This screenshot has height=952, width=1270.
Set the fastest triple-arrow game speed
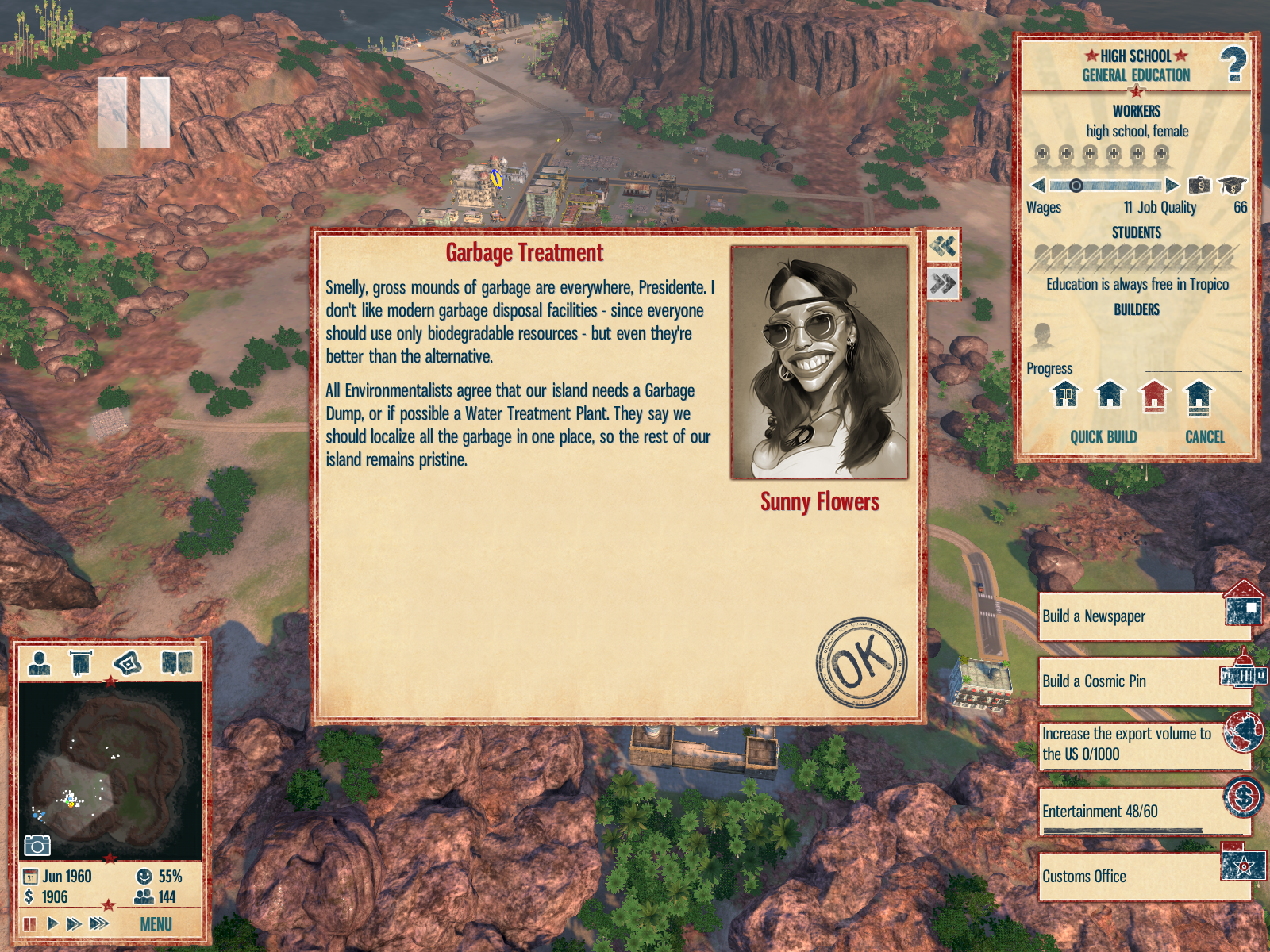(x=99, y=923)
